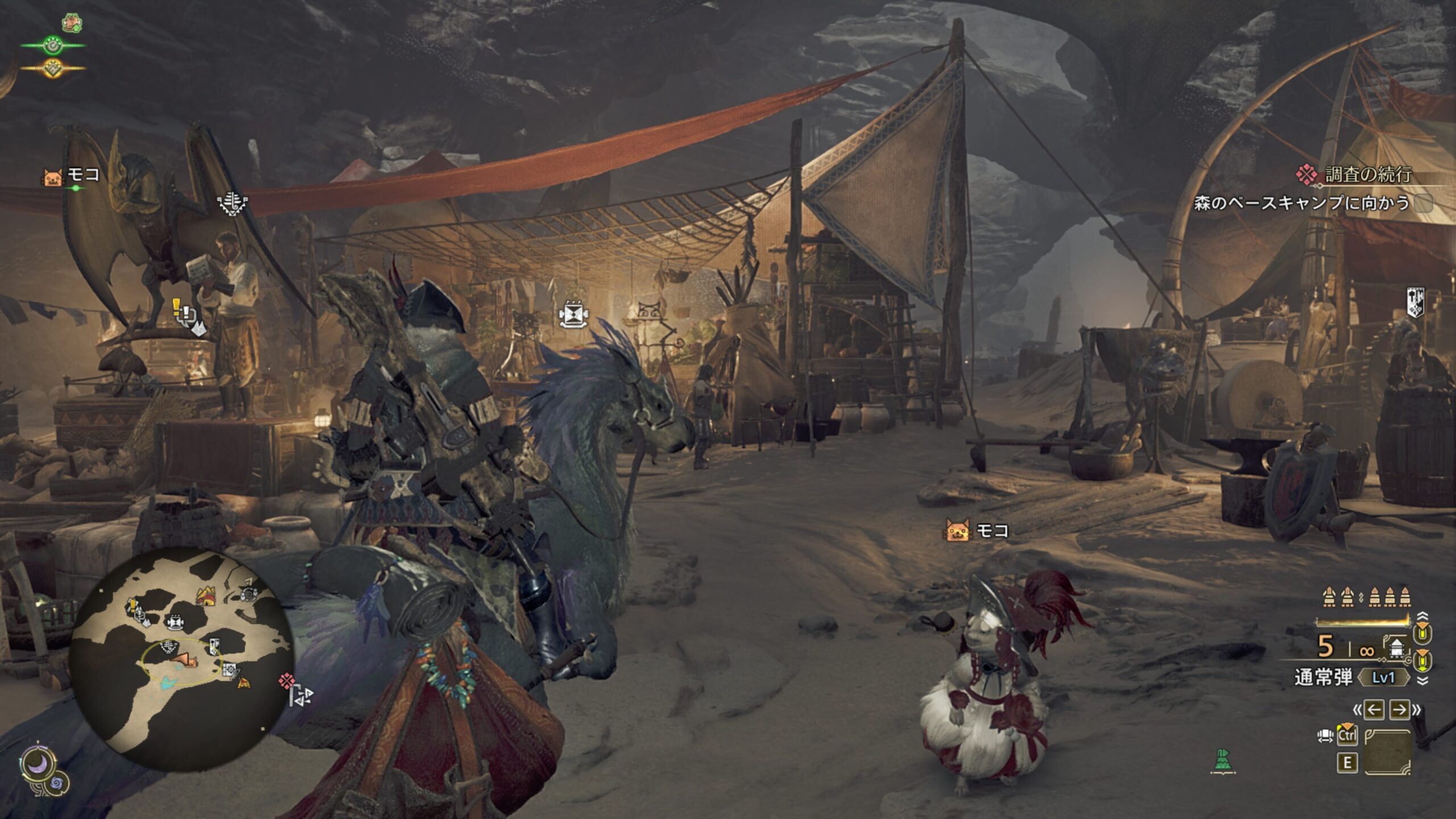
Task: Select the cat-face Palico facility marker
Action: click(x=650, y=311)
